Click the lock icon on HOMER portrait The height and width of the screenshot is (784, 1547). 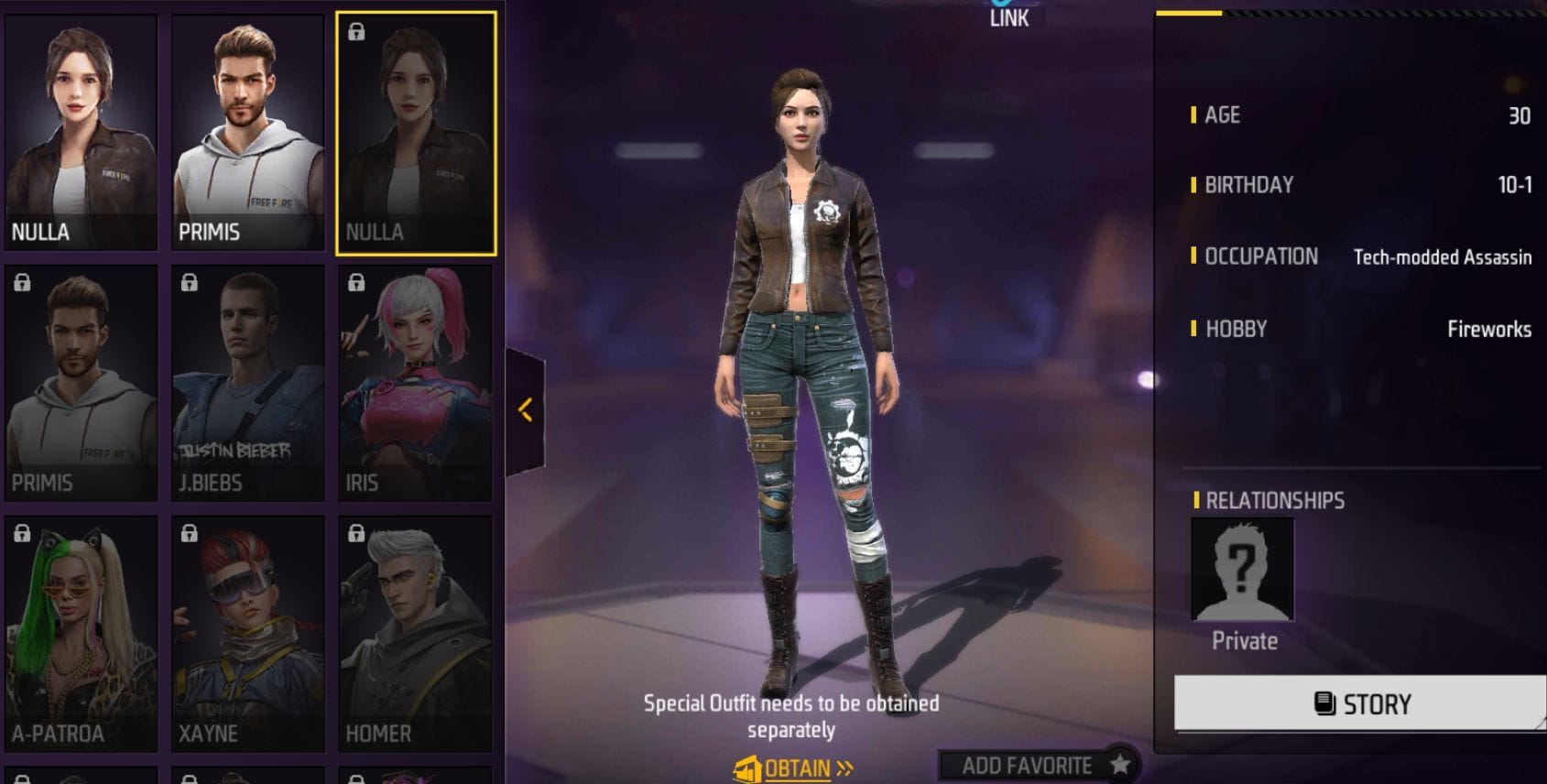point(356,533)
